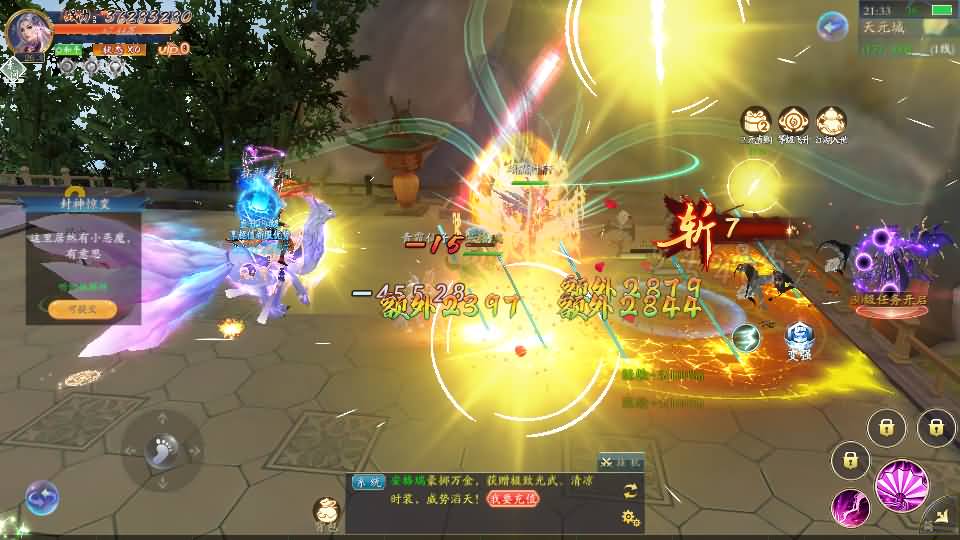Click the yellow swap arrows in the chat box
This screenshot has height=540, width=960.
pyautogui.click(x=630, y=490)
